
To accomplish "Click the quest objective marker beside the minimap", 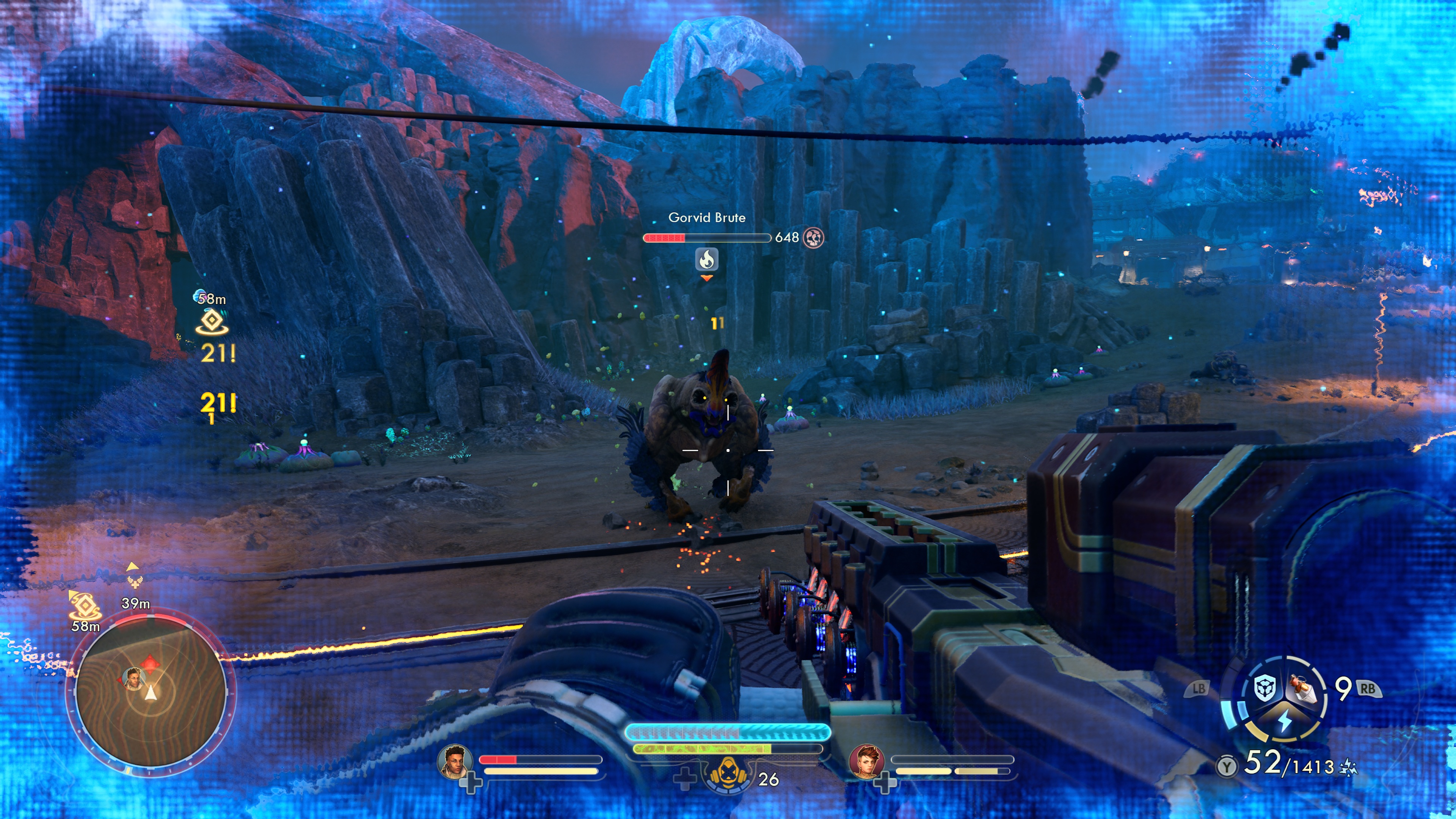I will (84, 606).
